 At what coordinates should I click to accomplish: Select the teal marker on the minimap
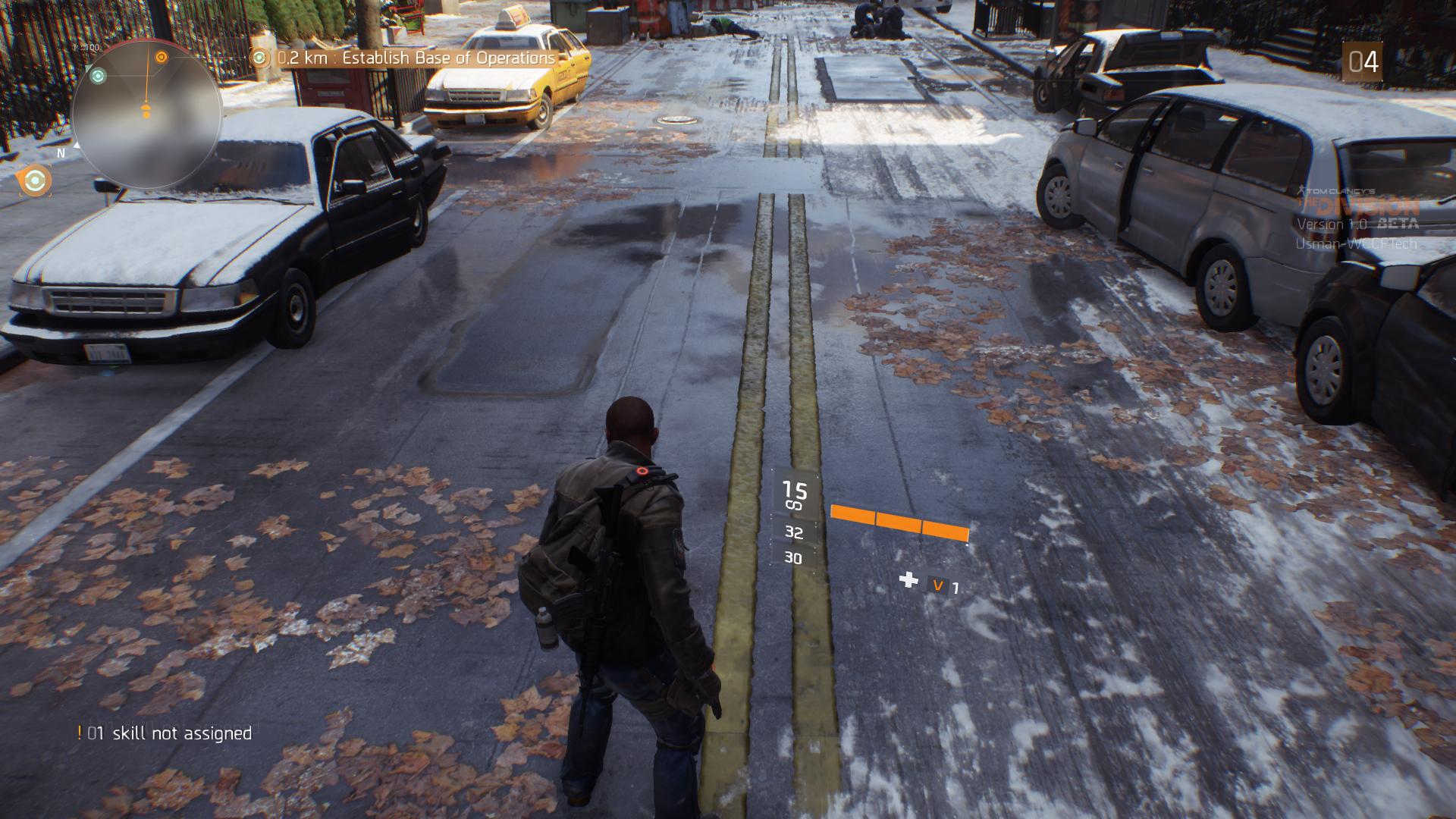[x=98, y=75]
